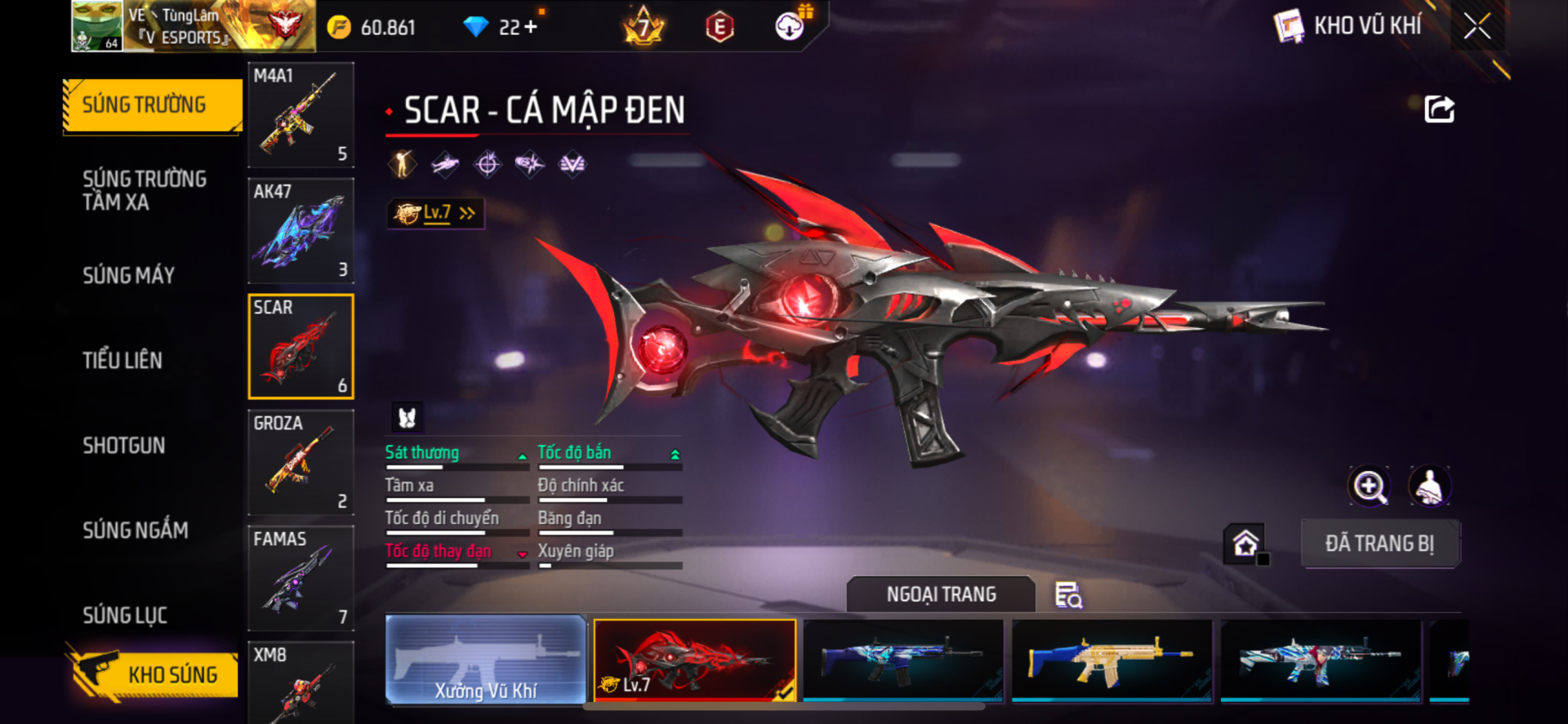Click the ĐÃ TRANG BỊ button
Viewport: 1568px width, 724px height.
(1379, 544)
